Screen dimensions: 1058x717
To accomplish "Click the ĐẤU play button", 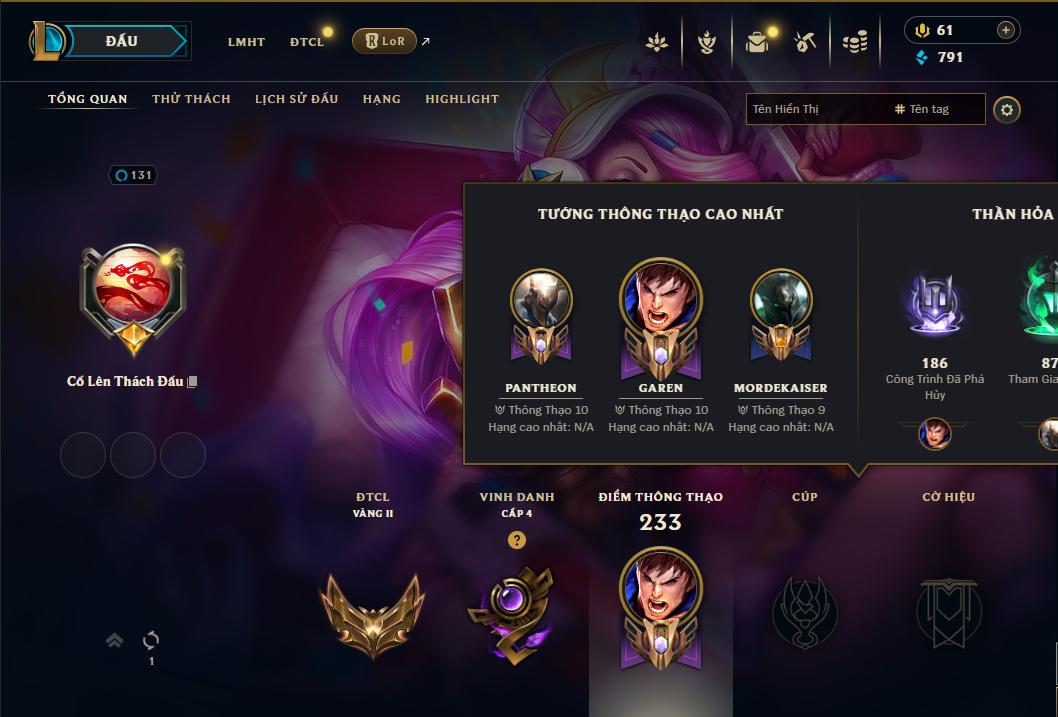I will pos(121,41).
